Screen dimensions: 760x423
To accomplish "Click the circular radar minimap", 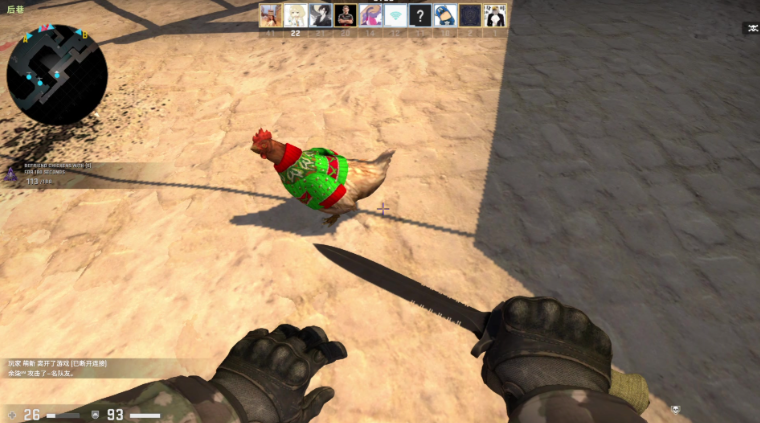I will 57,74.
